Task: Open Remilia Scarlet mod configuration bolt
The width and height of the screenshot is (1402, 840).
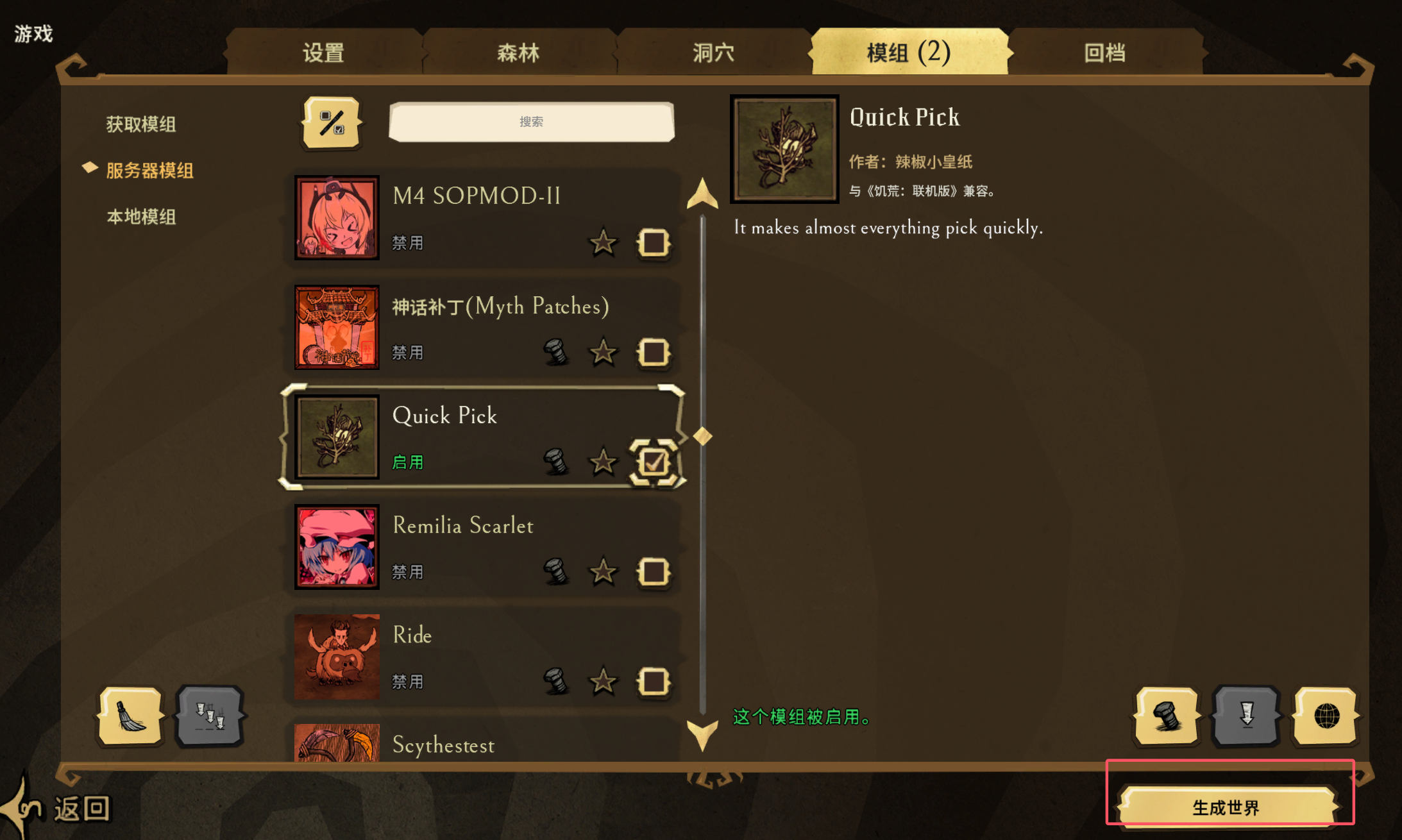Action: click(x=555, y=572)
